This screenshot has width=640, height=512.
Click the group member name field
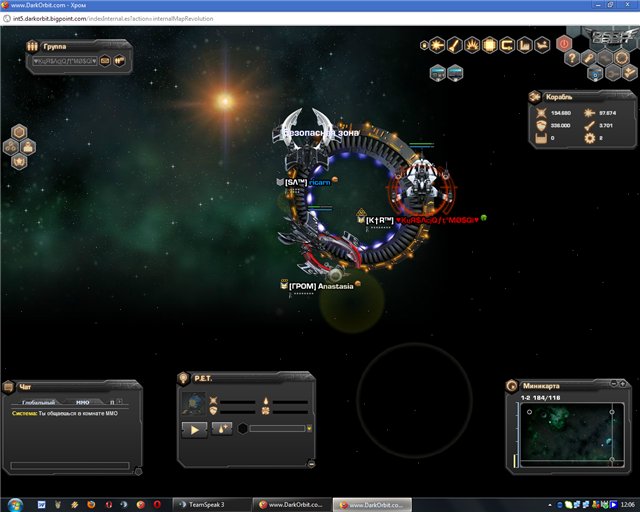63,61
